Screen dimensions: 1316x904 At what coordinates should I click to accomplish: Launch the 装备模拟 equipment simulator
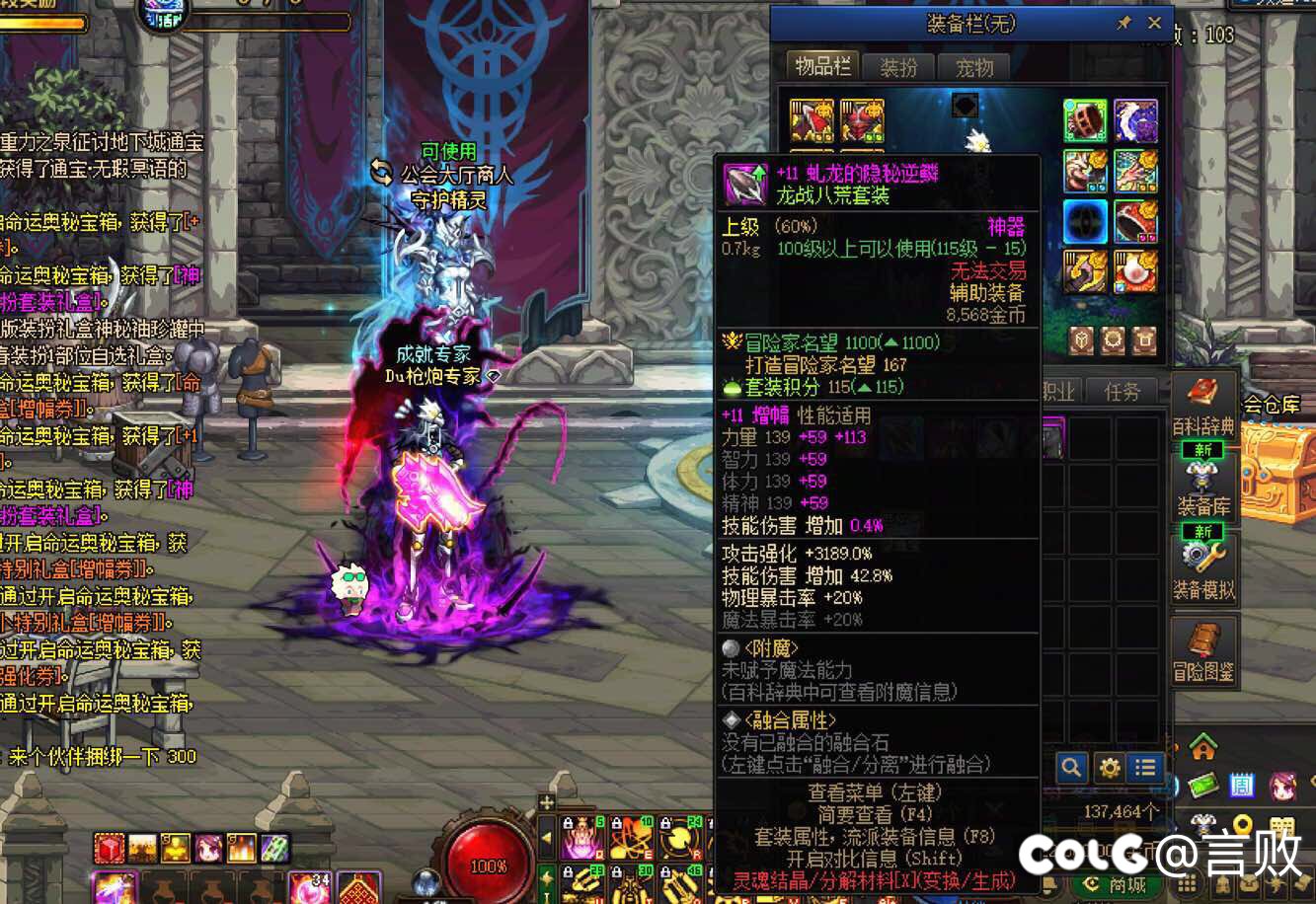[x=1203, y=570]
